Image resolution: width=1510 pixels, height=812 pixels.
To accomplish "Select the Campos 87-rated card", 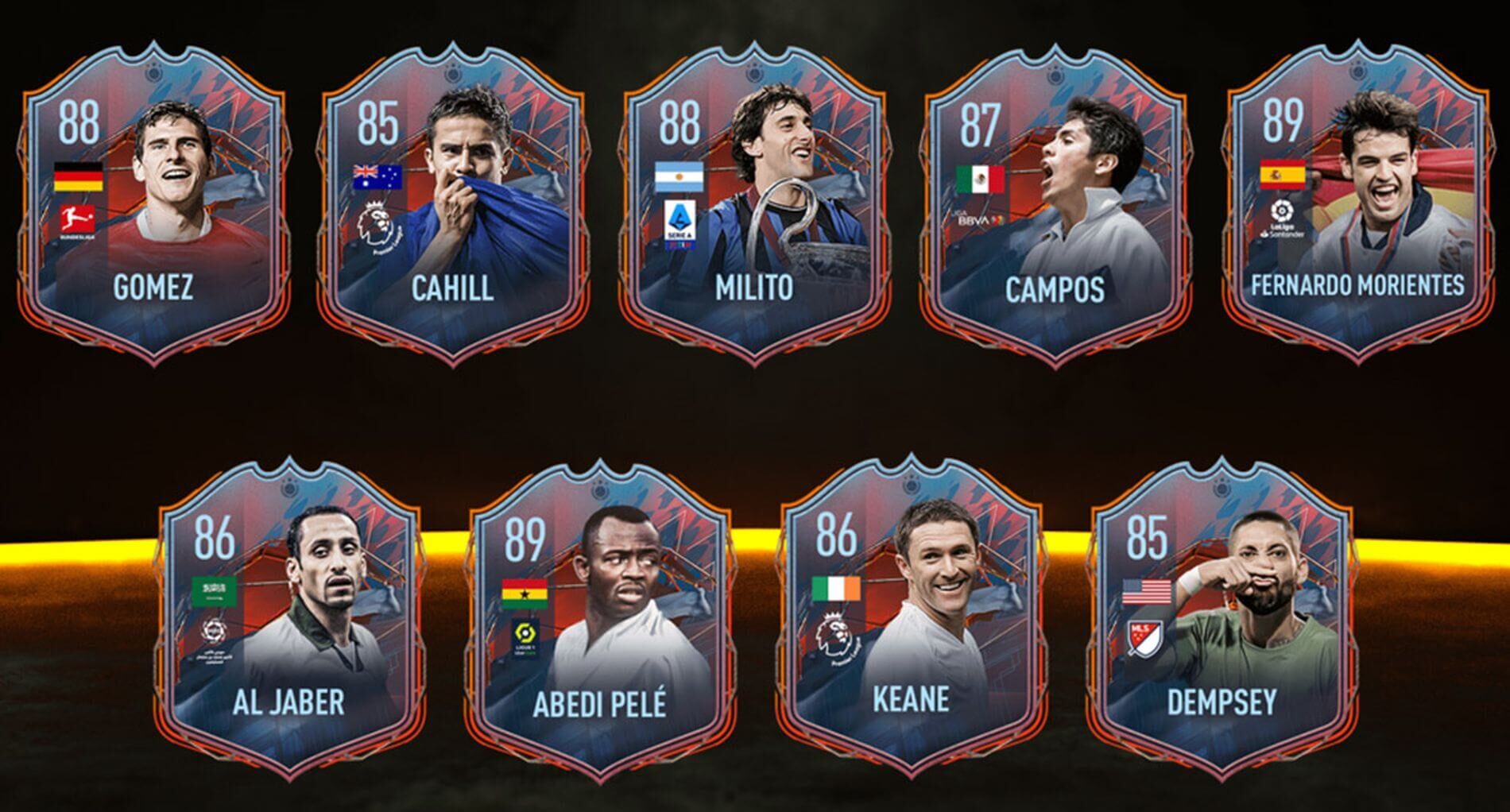I will [1055, 207].
